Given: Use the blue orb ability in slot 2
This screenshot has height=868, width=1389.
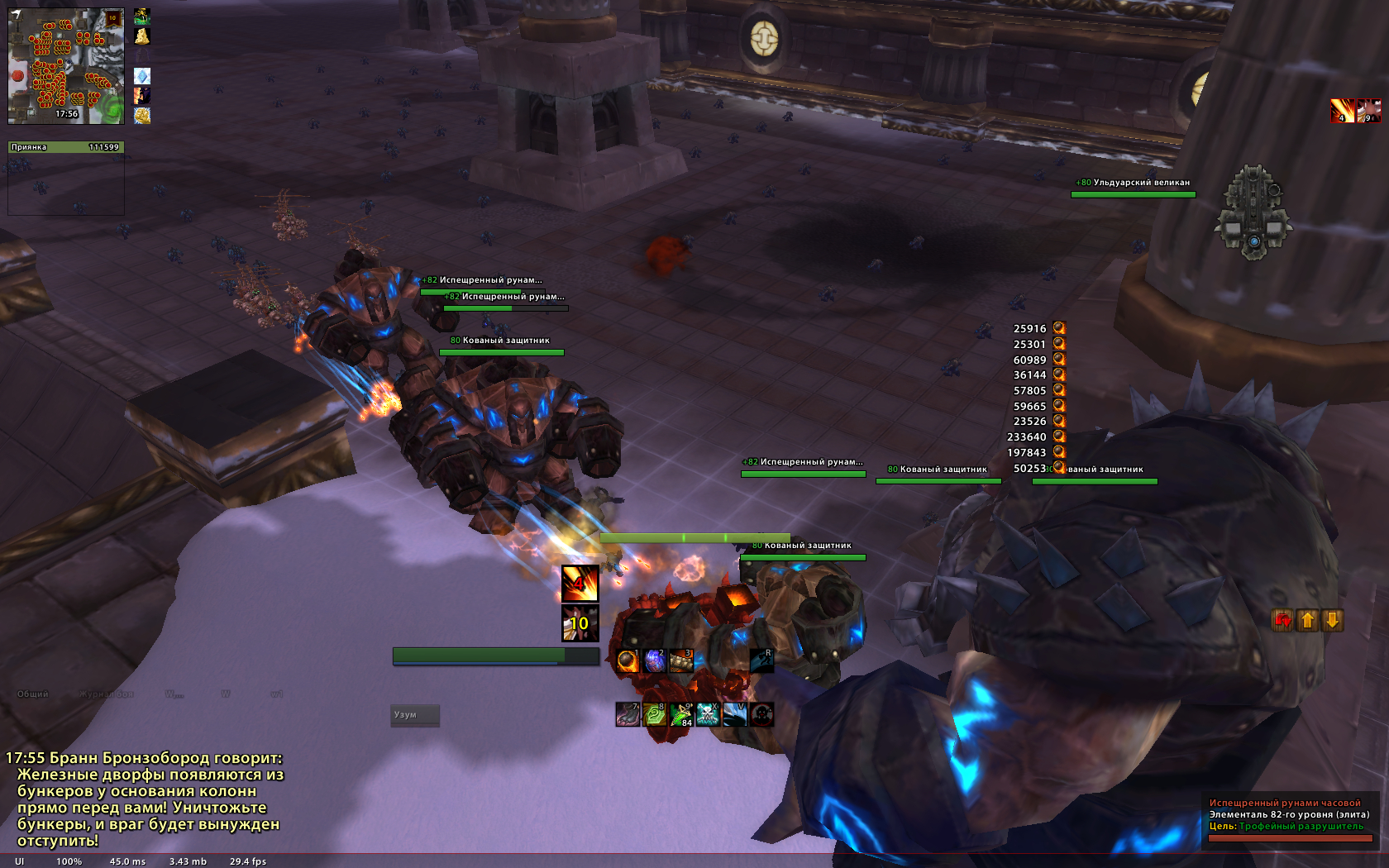Looking at the screenshot, I should 654,661.
